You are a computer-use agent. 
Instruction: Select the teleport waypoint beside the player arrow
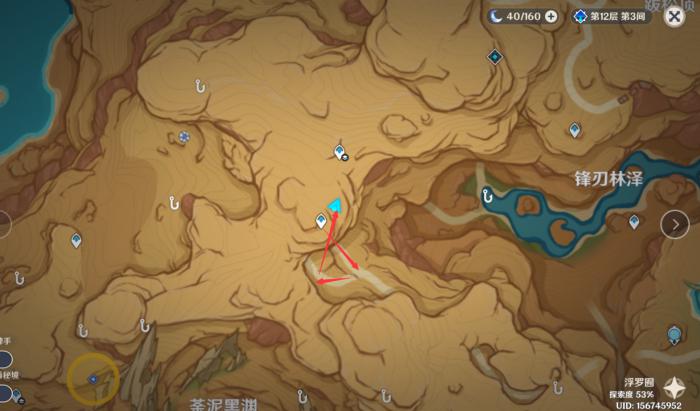point(321,221)
